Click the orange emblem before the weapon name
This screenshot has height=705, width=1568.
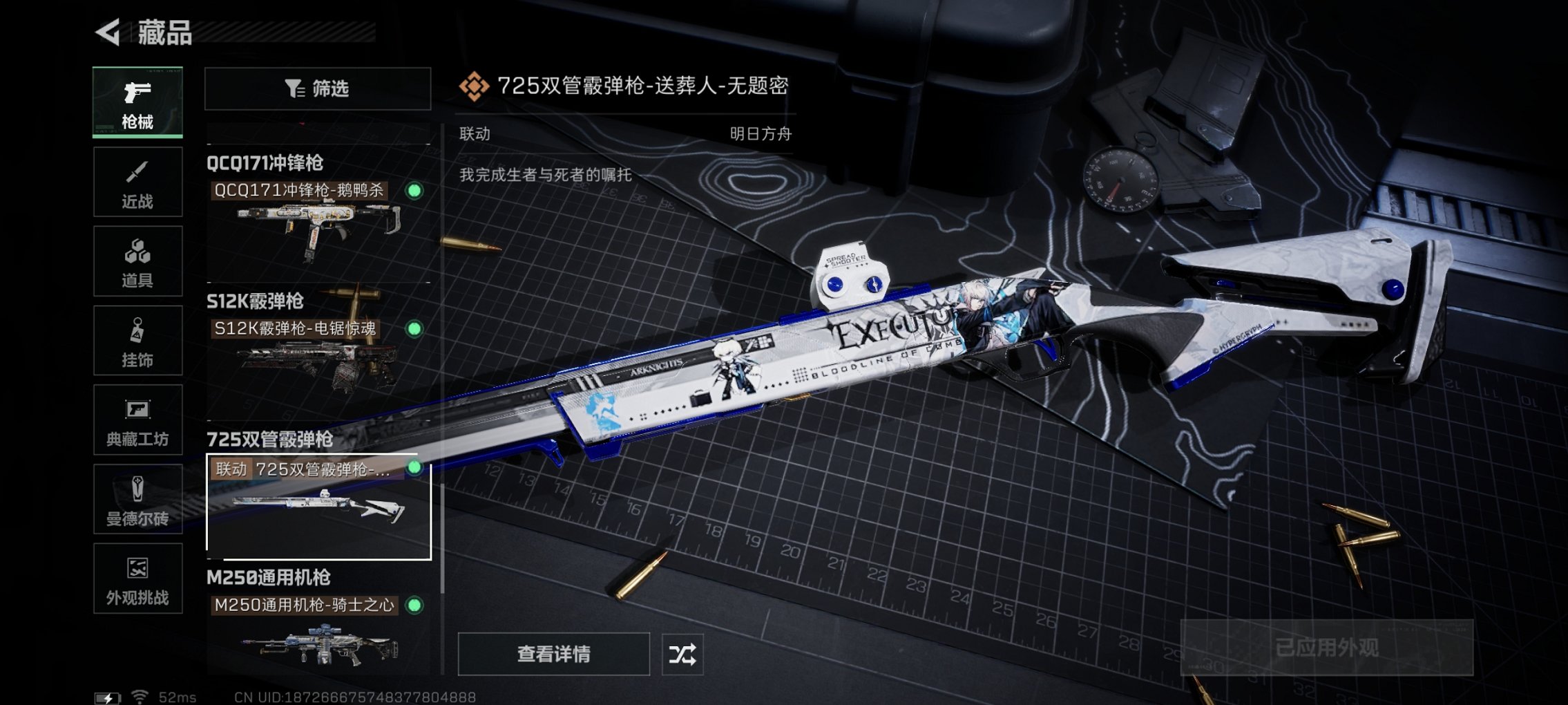pyautogui.click(x=473, y=87)
